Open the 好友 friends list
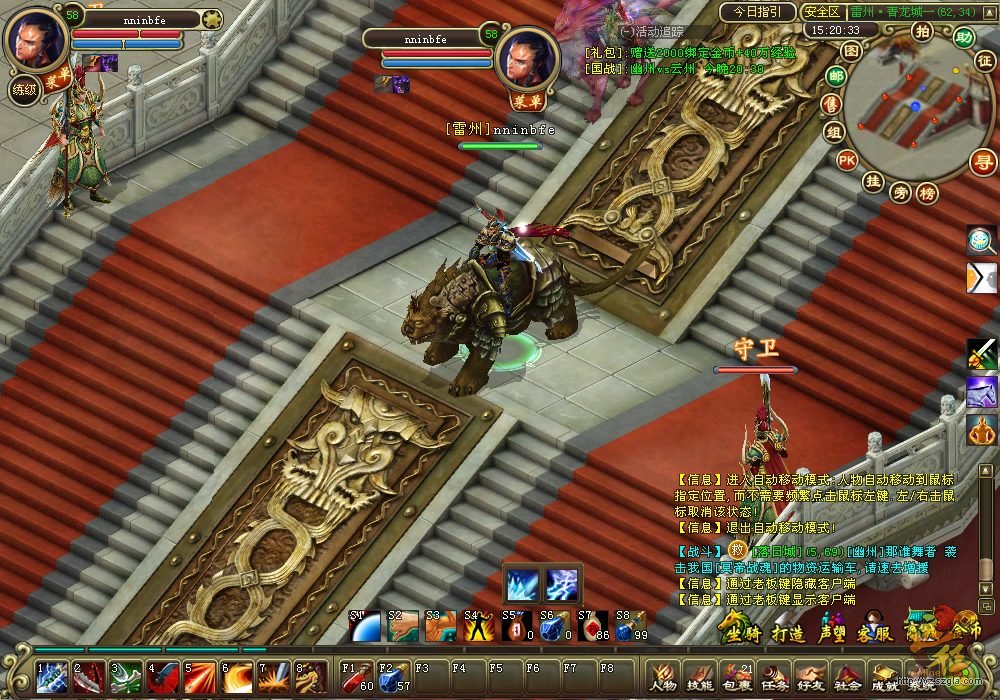 811,678
